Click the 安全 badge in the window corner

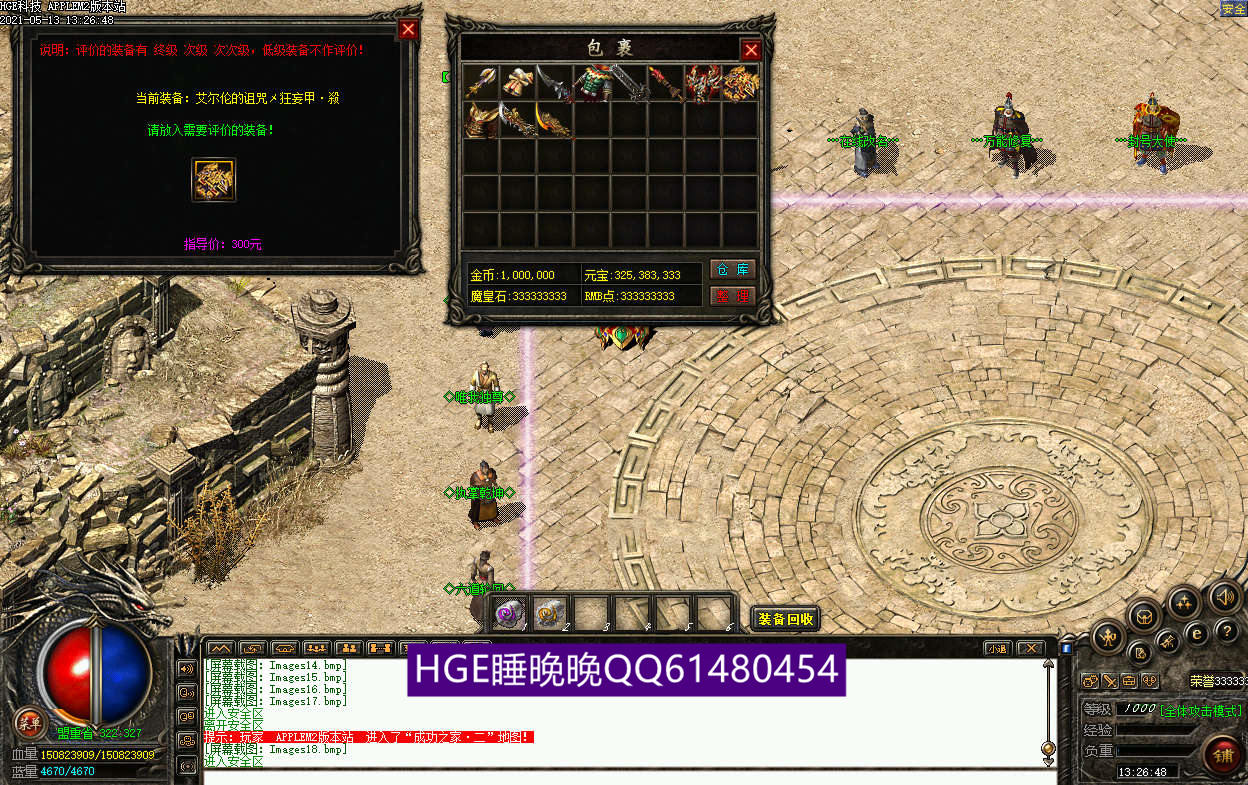[1233, 9]
